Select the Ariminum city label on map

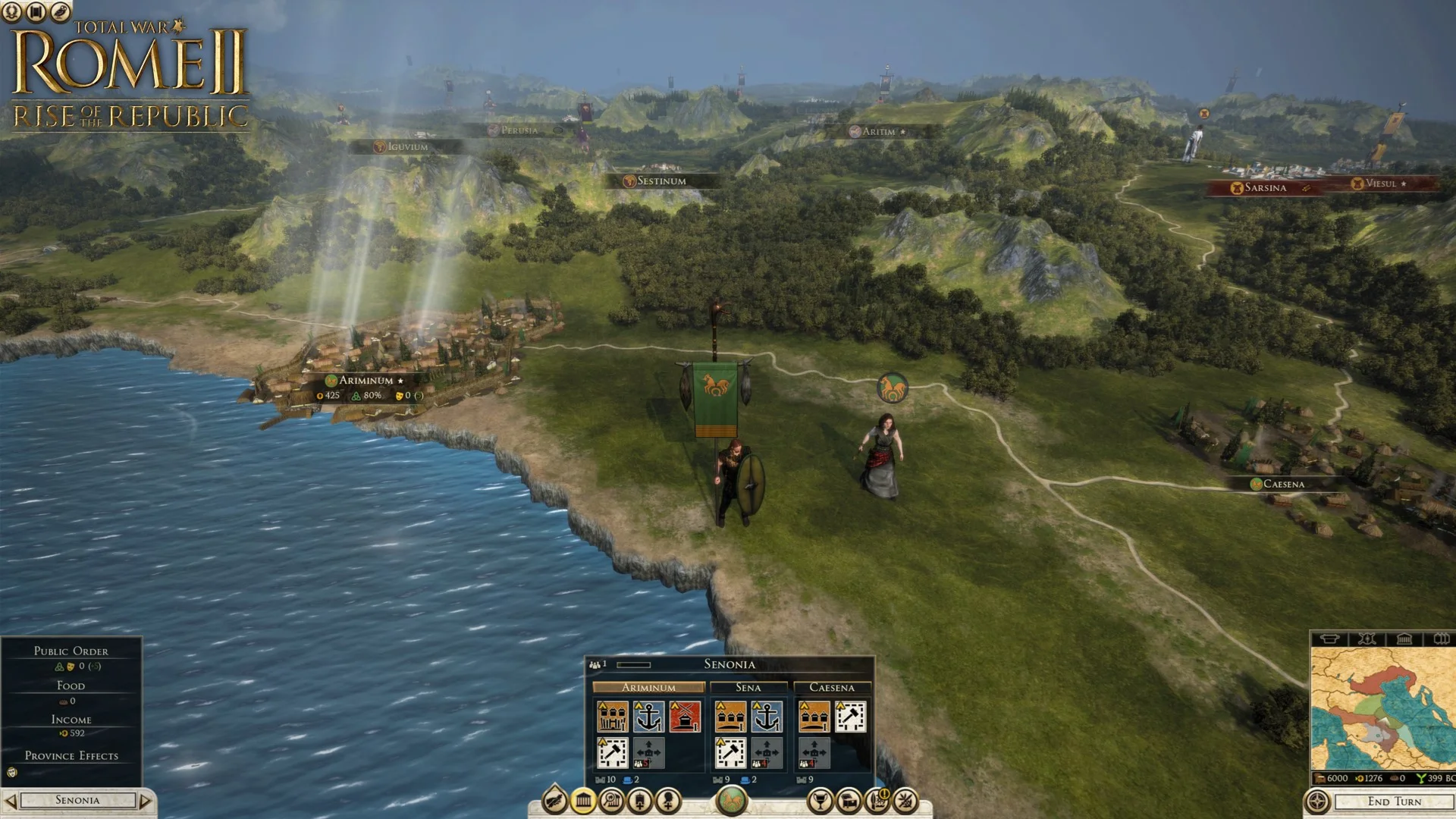click(366, 381)
